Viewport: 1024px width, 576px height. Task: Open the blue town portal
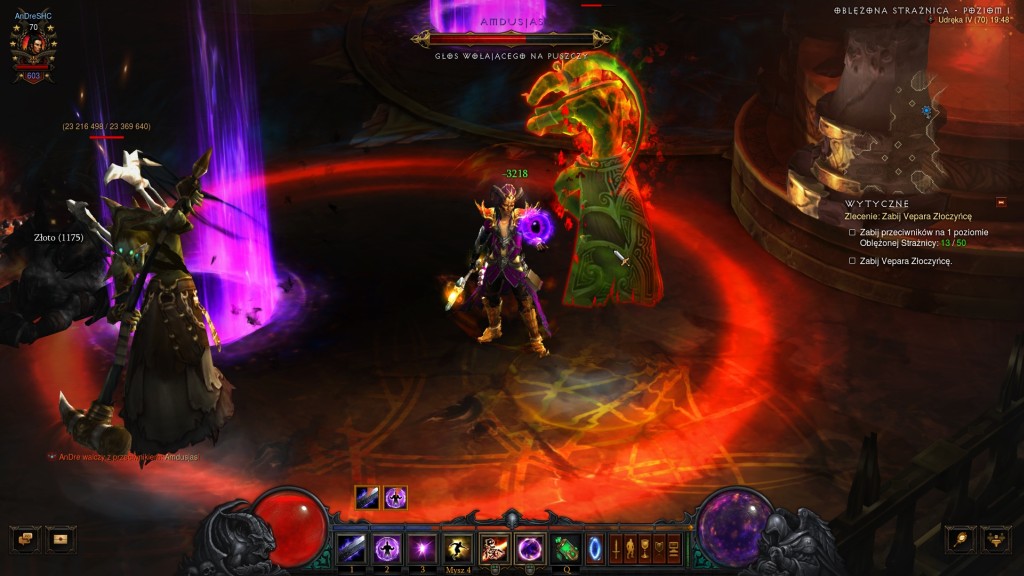coord(595,548)
